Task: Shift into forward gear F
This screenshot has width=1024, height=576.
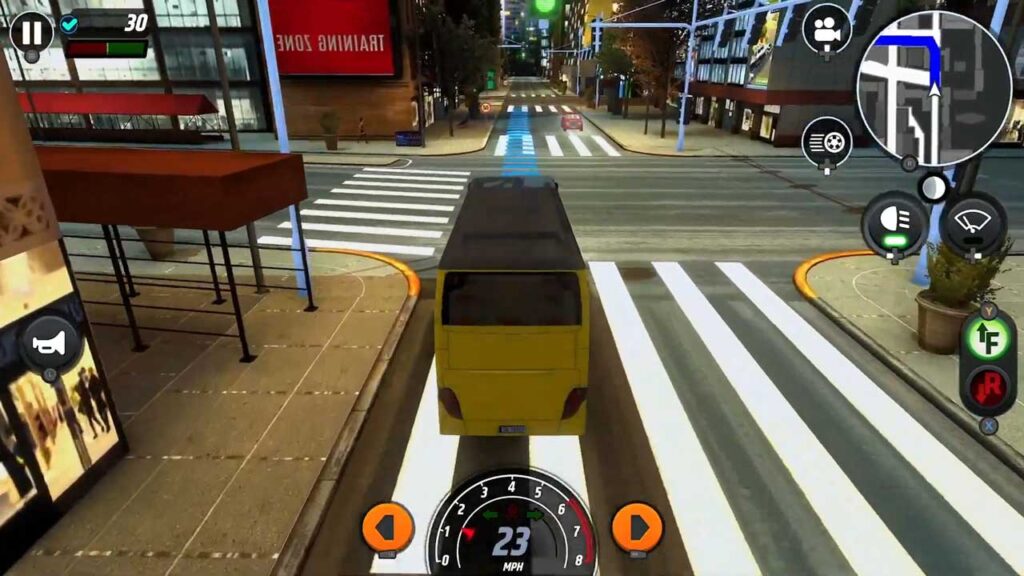Action: coord(988,339)
